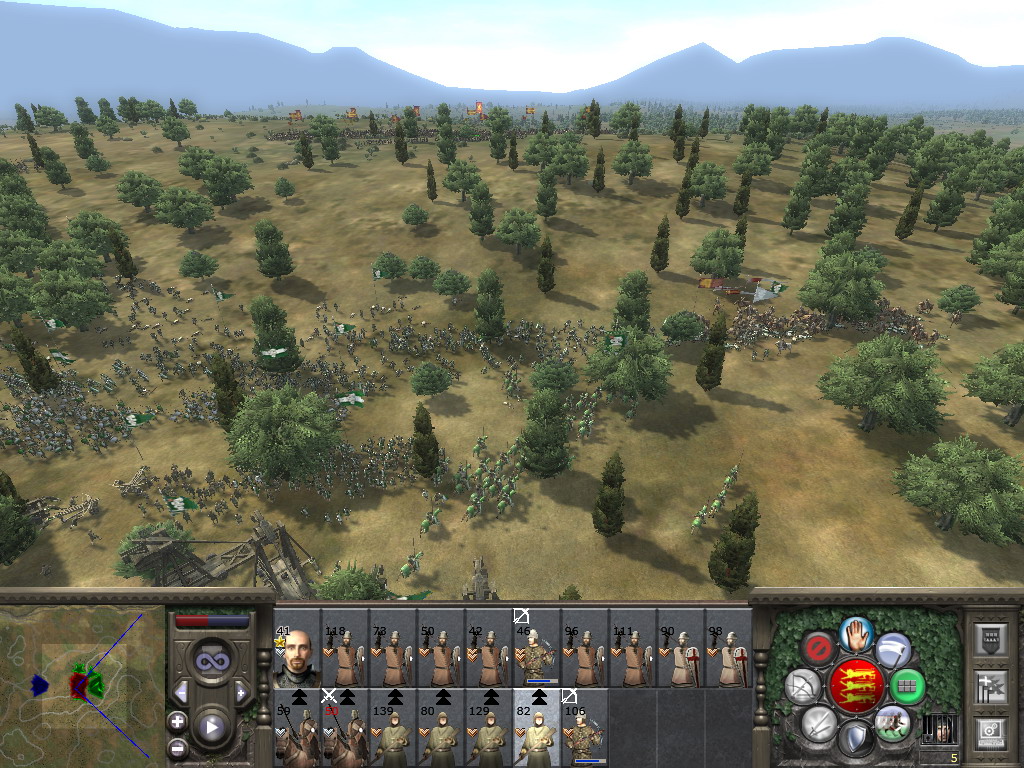This screenshot has width=1024, height=768.
Task: Click the red three-lions faction emblem
Action: tap(856, 686)
